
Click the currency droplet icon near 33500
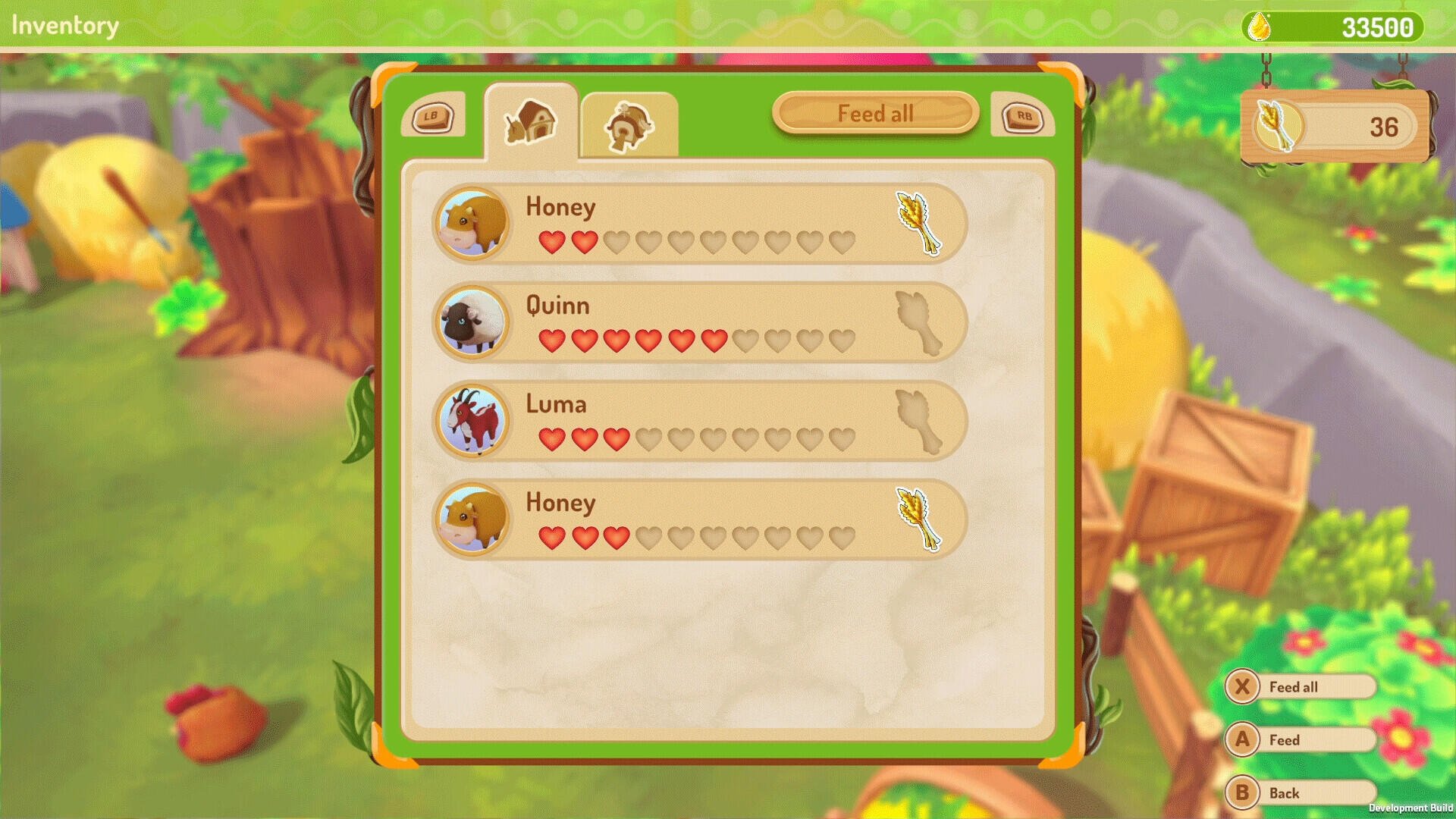coord(1258,28)
